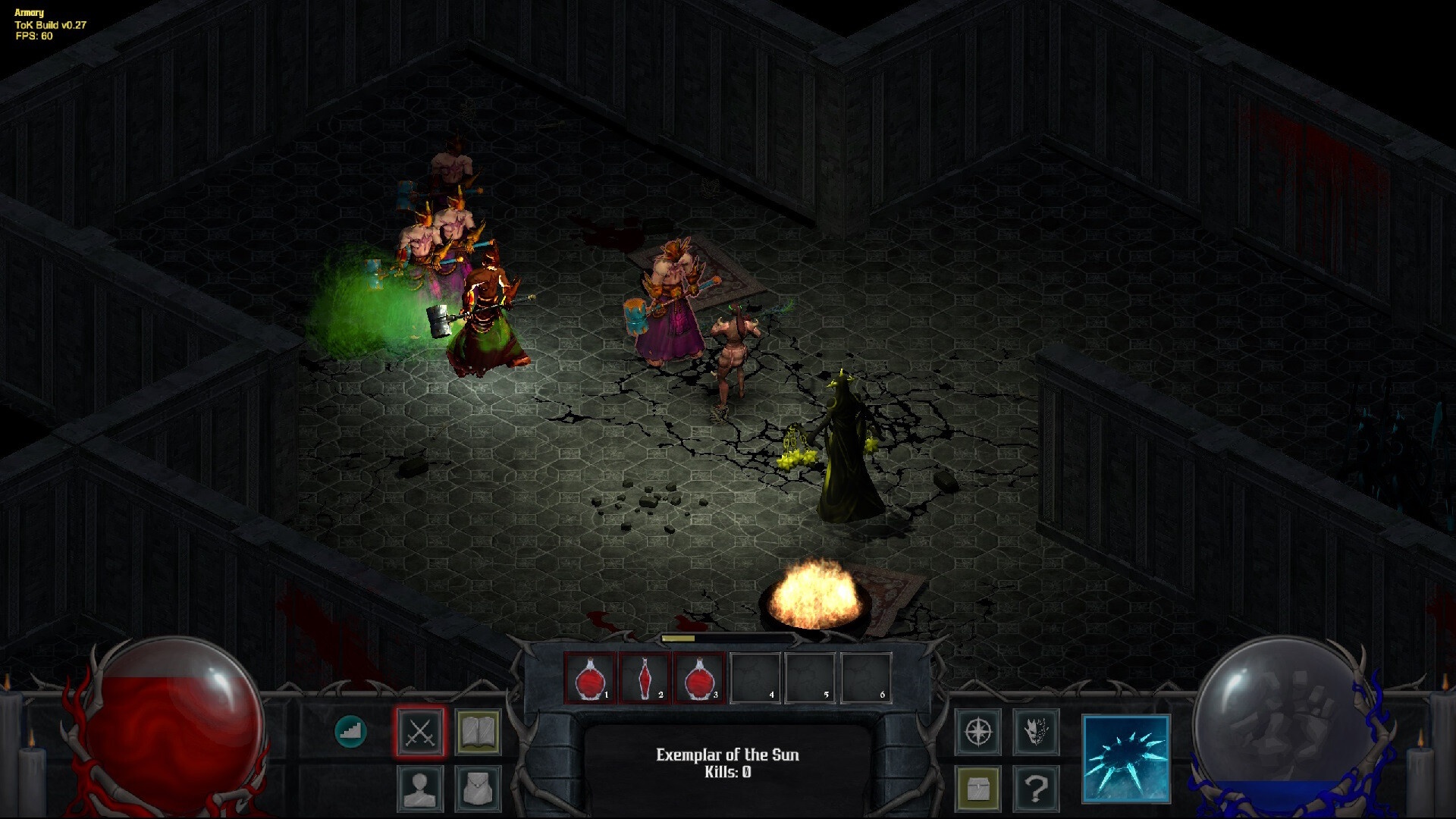This screenshot has width=1456, height=819.
Task: Click the teal staircase icon
Action: click(x=350, y=732)
